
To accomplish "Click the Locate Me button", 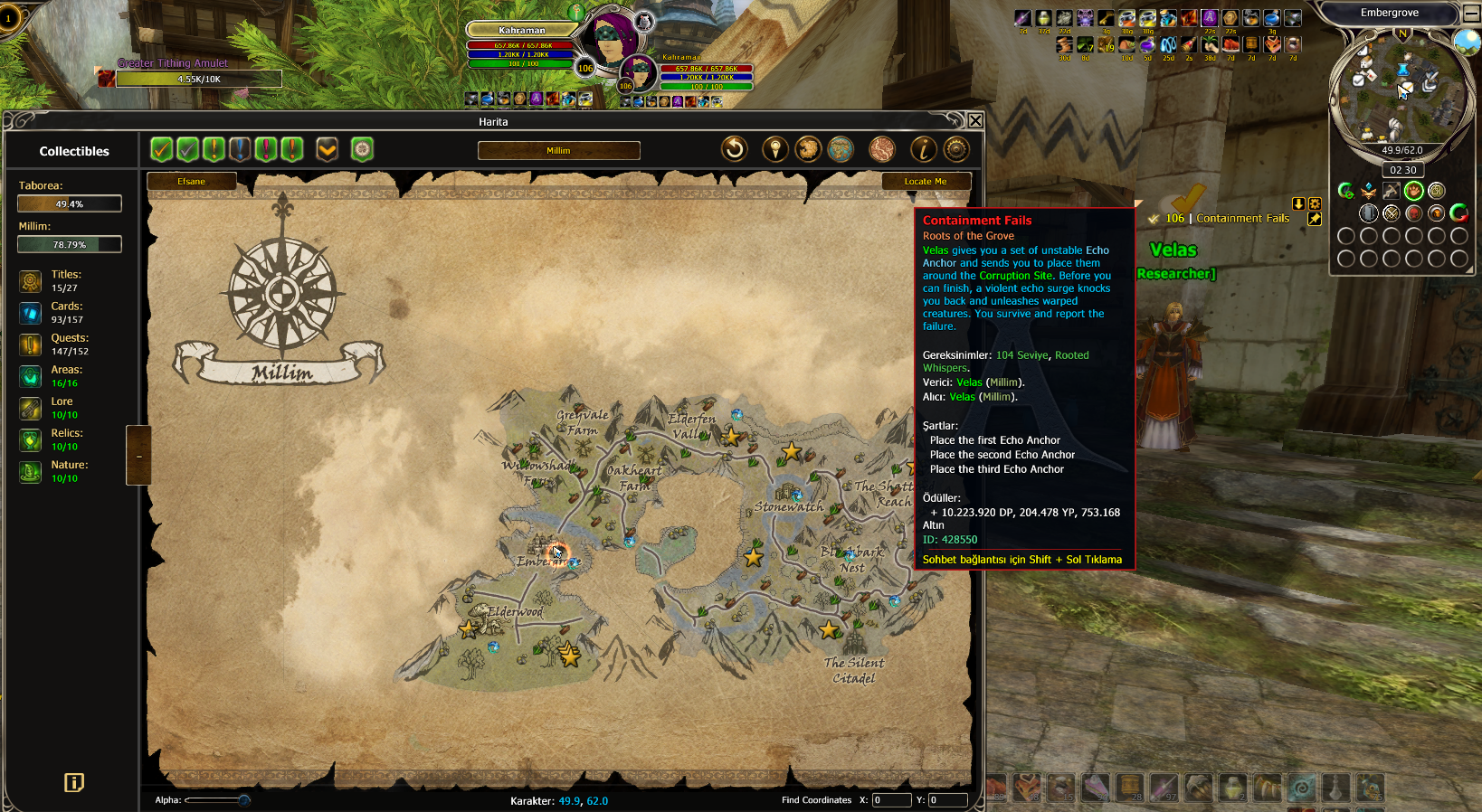I will point(926,182).
